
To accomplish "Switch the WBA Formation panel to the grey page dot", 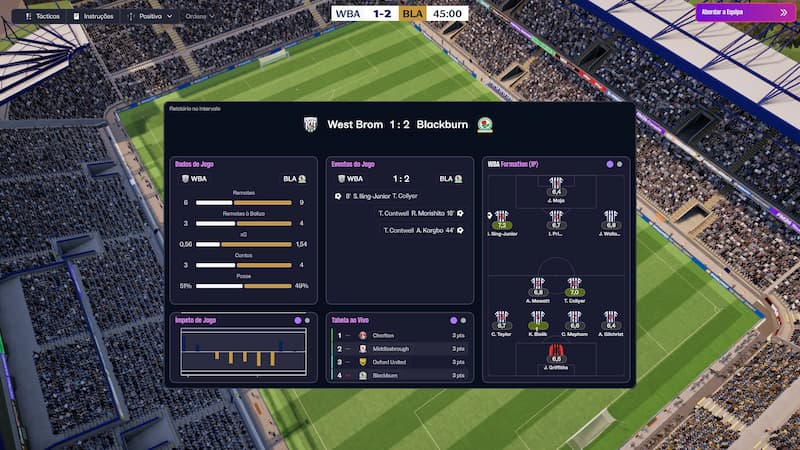I will click(x=620, y=164).
